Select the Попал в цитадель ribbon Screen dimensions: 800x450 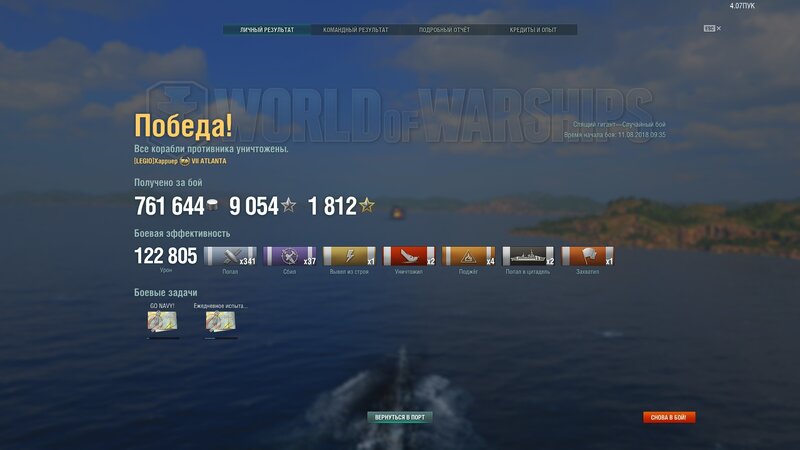(528, 256)
